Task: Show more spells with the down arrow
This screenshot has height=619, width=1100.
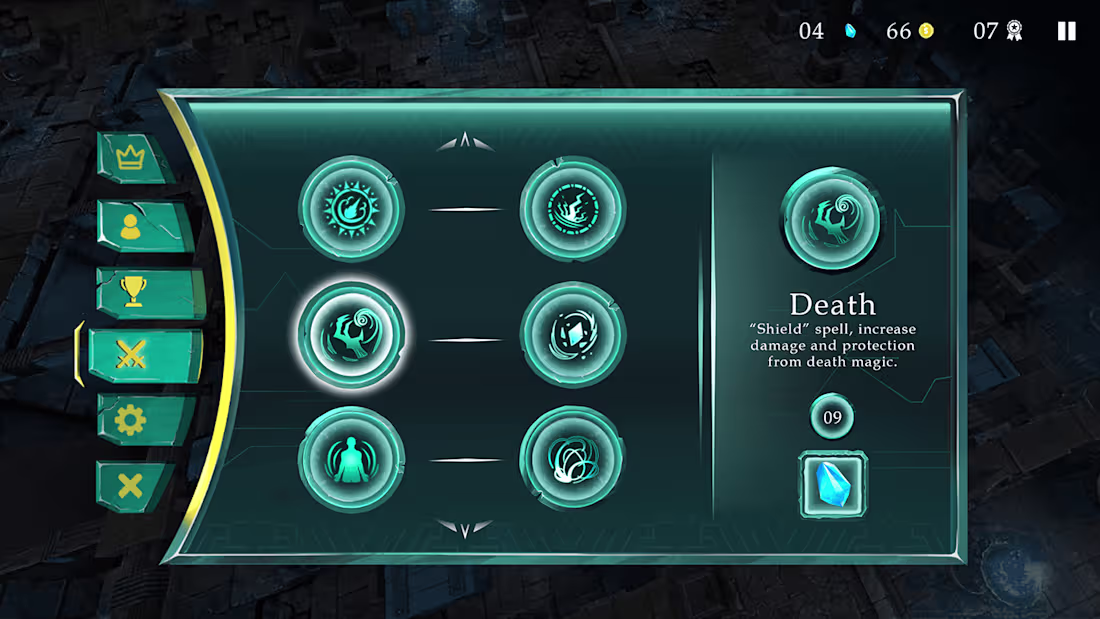Action: (465, 528)
